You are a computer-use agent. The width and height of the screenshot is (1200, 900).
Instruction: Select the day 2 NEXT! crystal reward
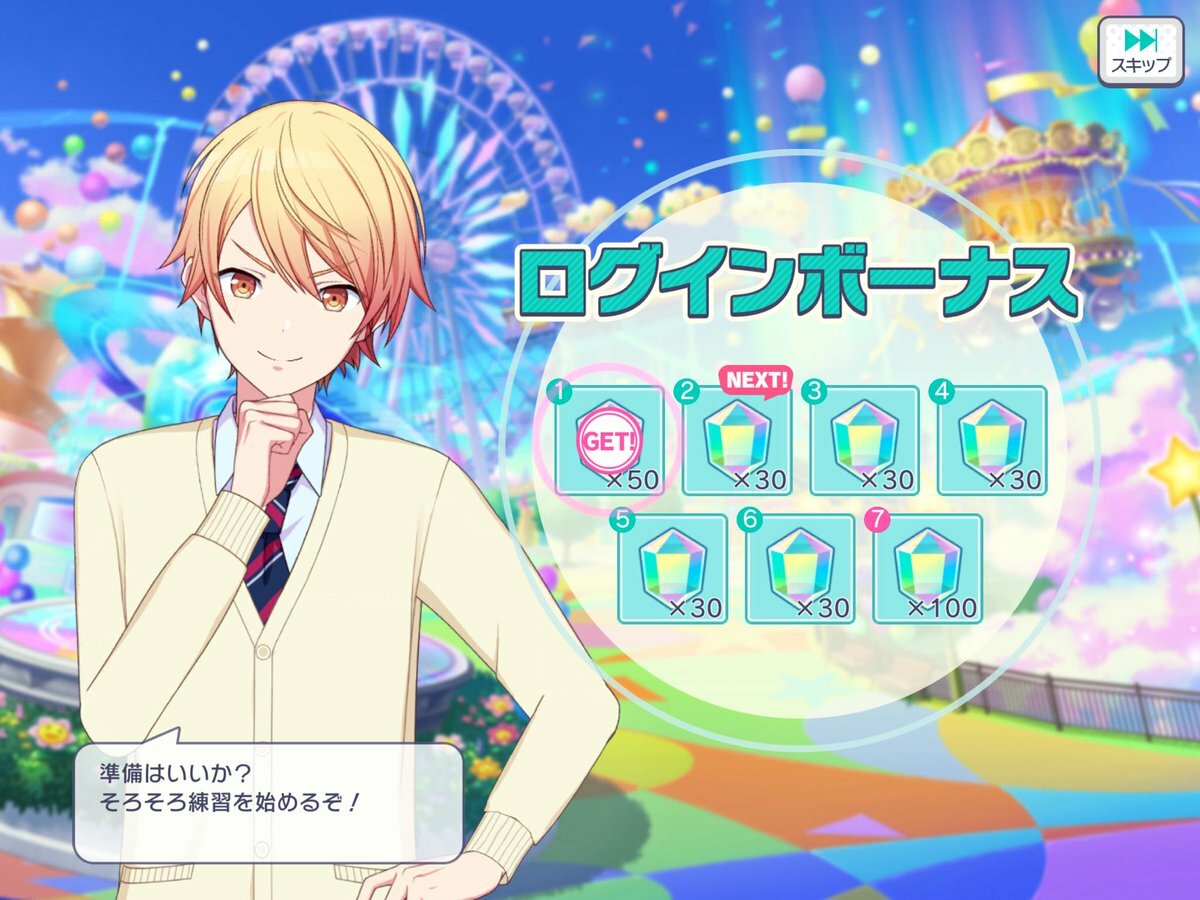[737, 440]
